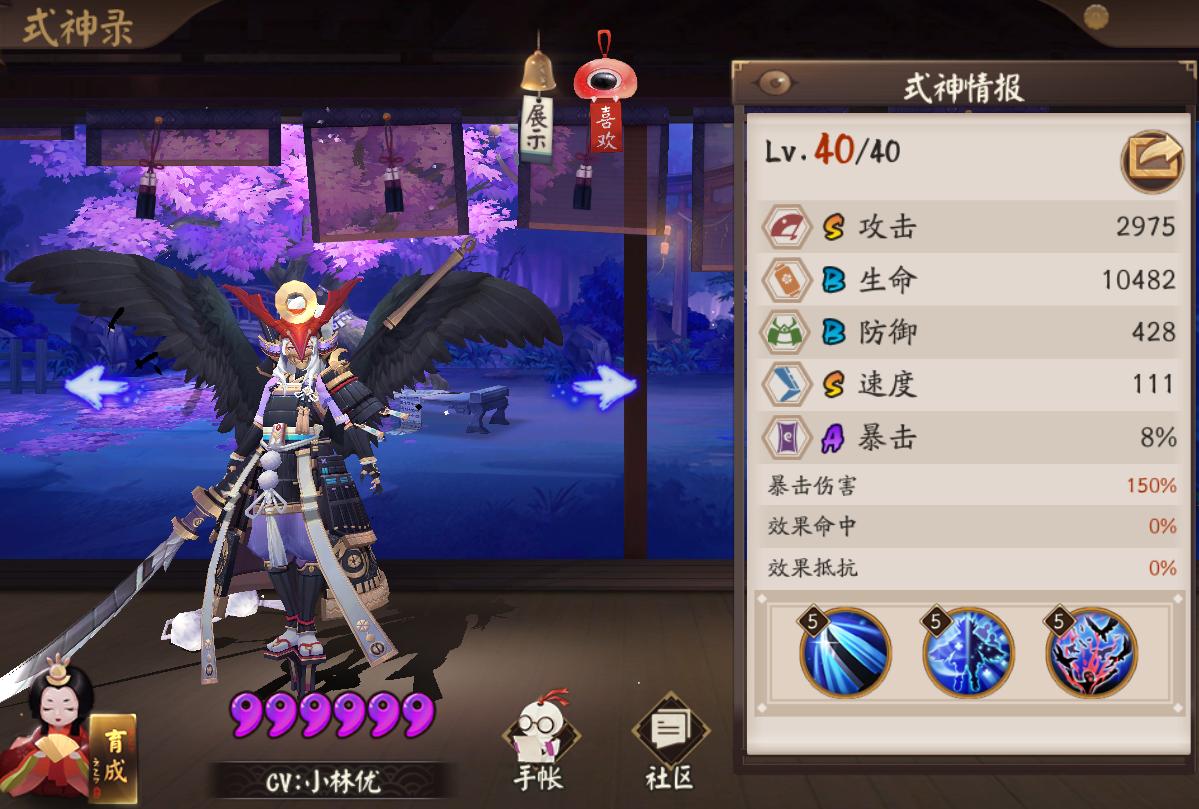Click the share arrow button
The image size is (1199, 809).
click(x=1151, y=159)
